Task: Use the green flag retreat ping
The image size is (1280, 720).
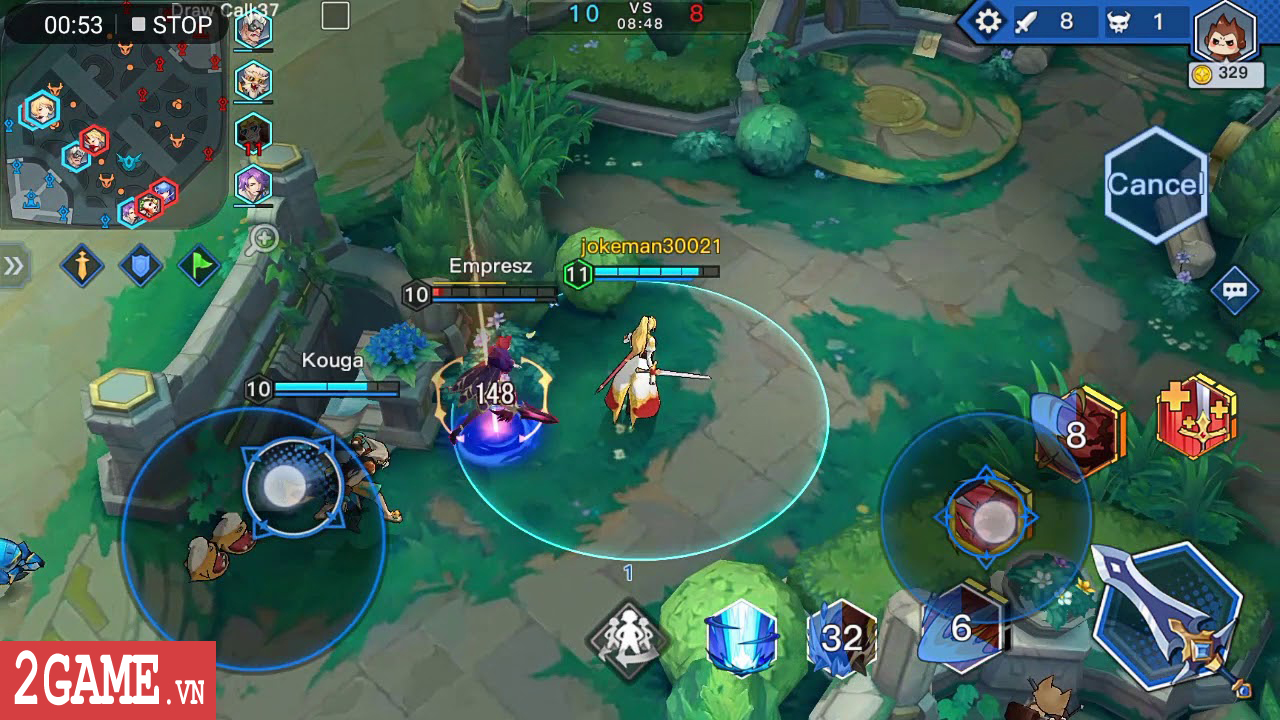Action: (199, 264)
